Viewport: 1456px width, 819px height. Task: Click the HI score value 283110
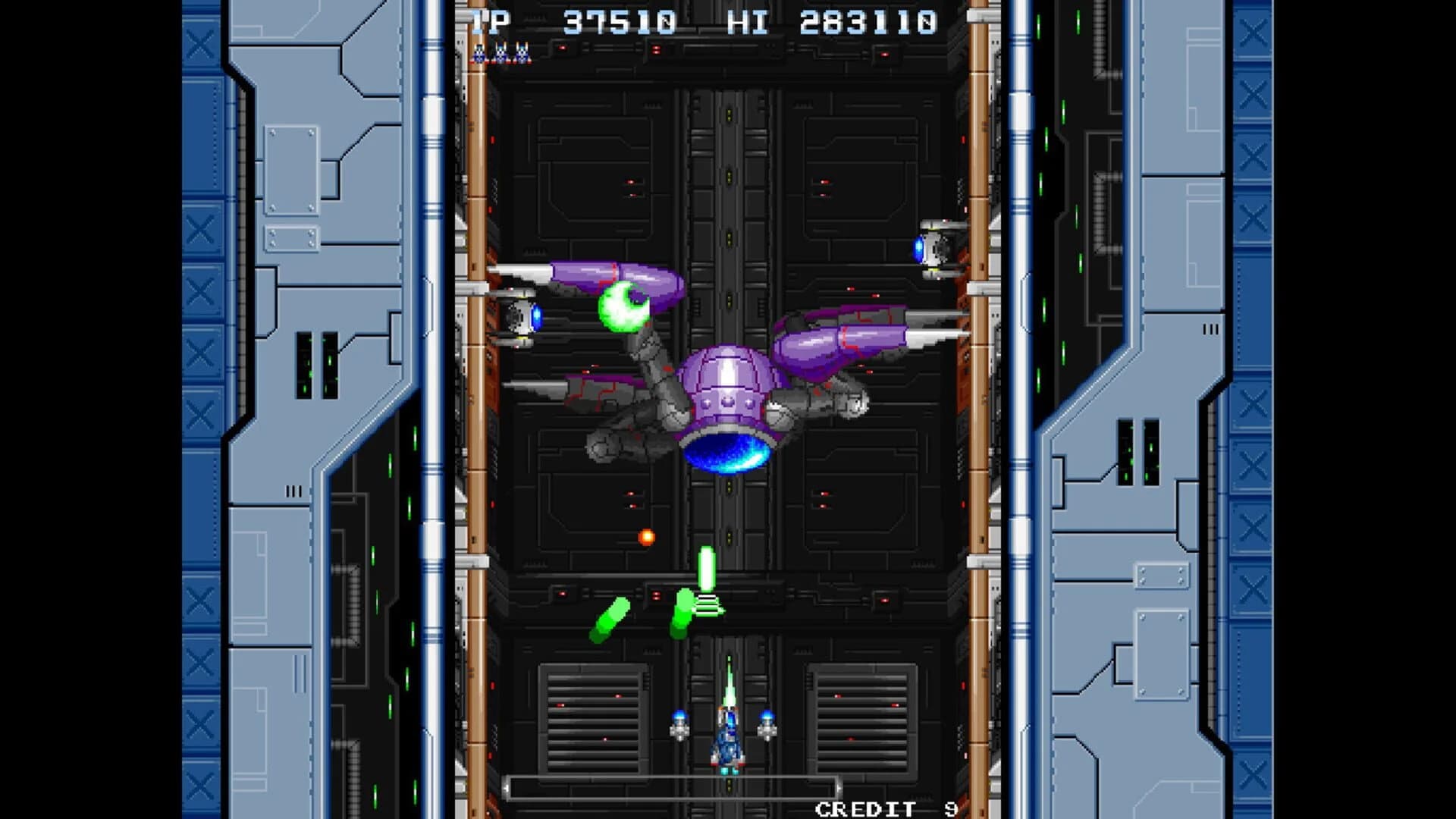[868, 20]
